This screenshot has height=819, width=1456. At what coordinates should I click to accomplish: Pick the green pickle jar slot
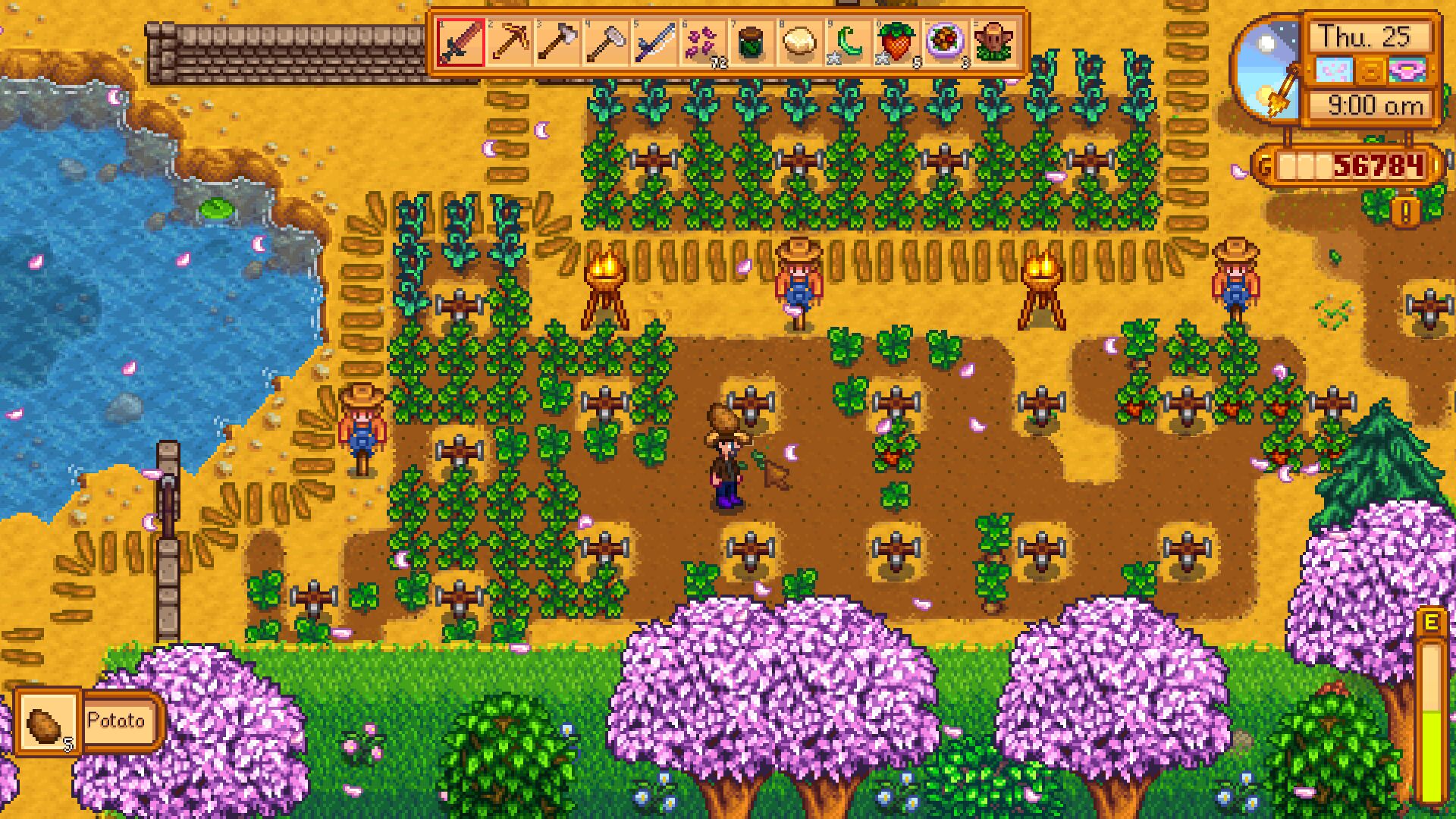(752, 42)
